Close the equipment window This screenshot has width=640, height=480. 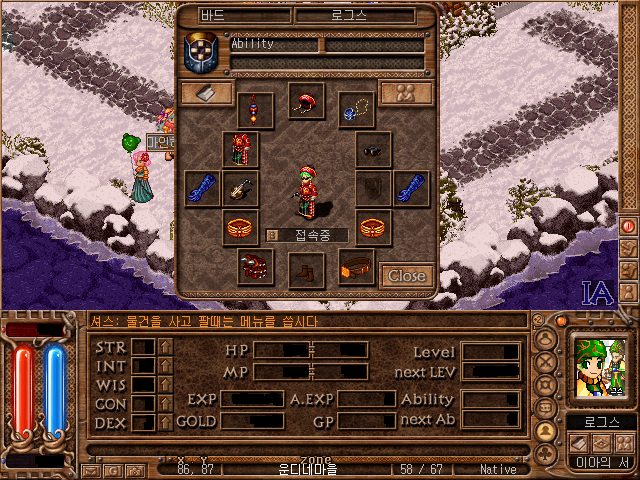(x=407, y=275)
